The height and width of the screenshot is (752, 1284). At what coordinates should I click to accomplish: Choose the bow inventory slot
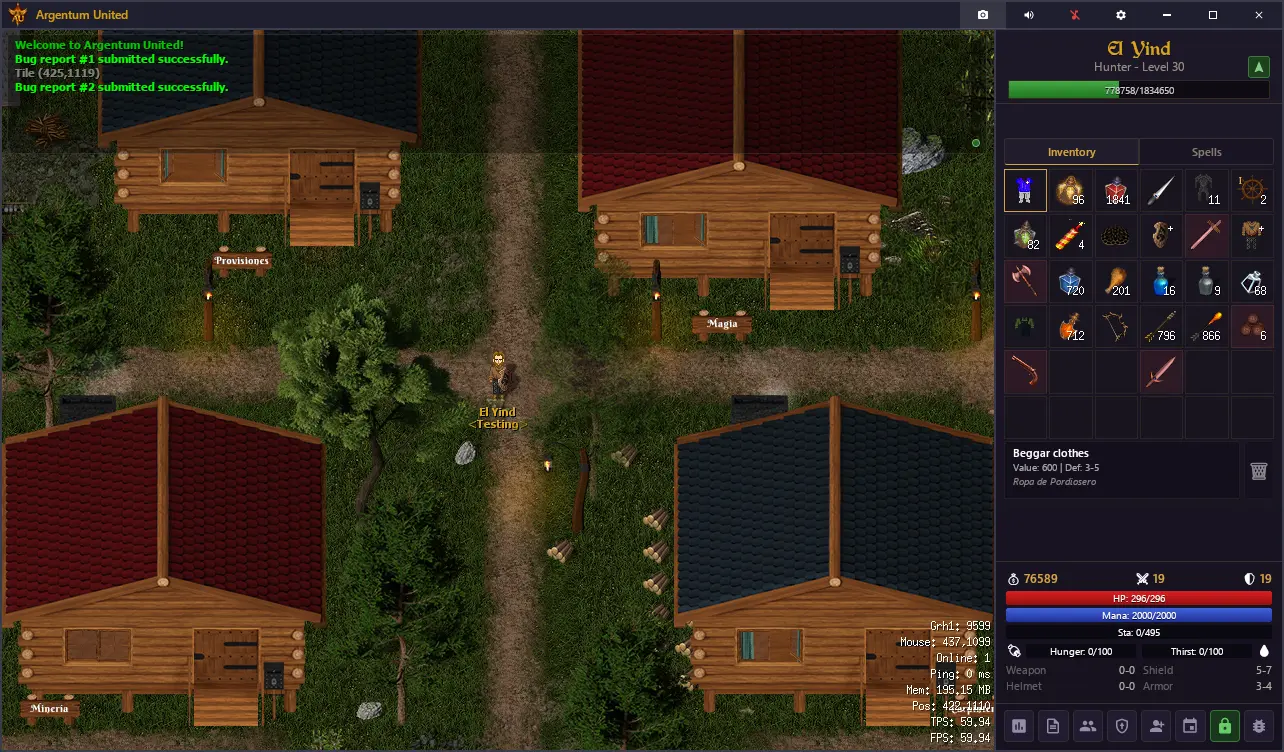1117,327
